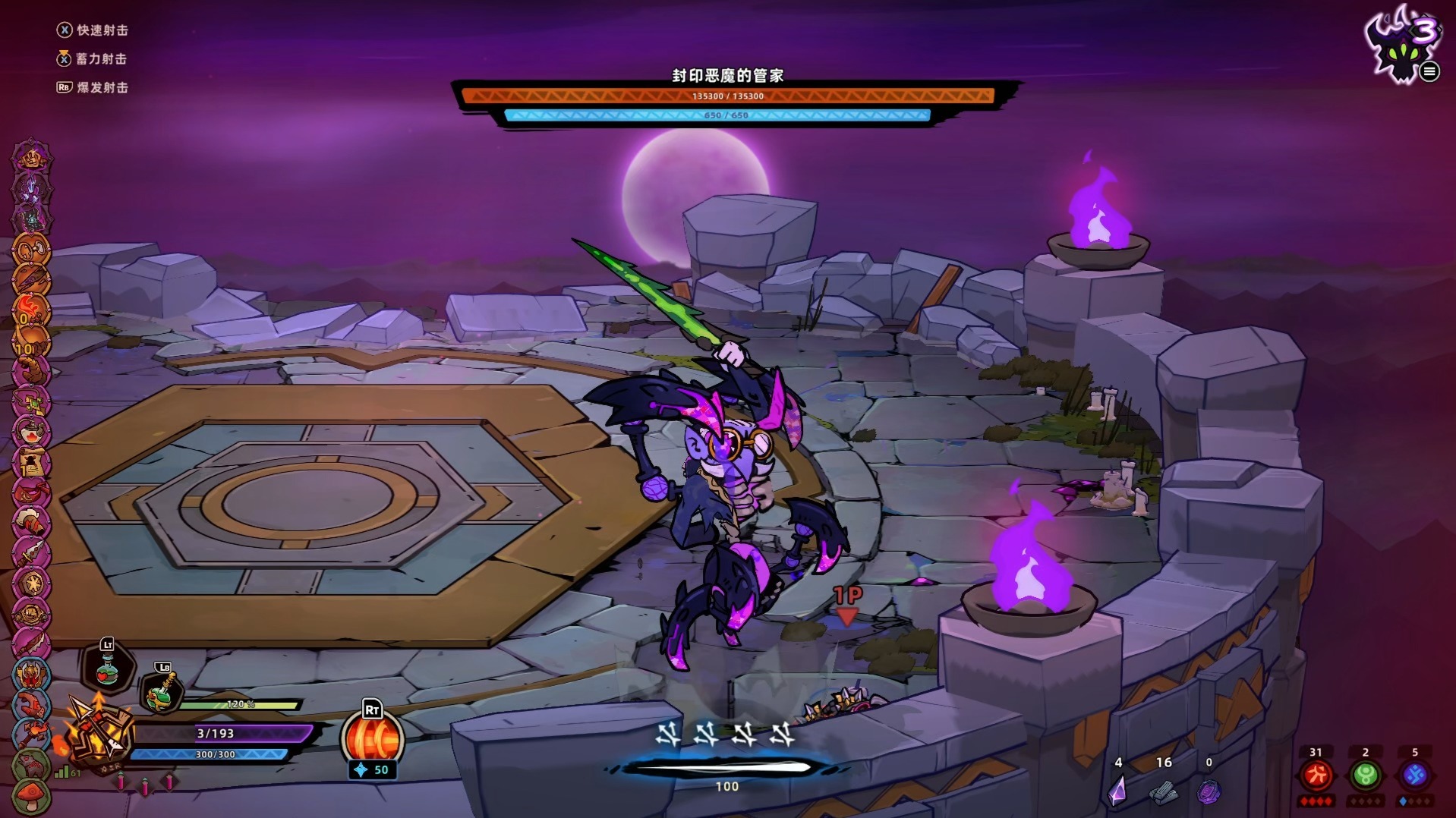This screenshot has width=1456, height=818.
Task: Inspect the serrated saw blade relic icon
Action: pyautogui.click(x=31, y=644)
